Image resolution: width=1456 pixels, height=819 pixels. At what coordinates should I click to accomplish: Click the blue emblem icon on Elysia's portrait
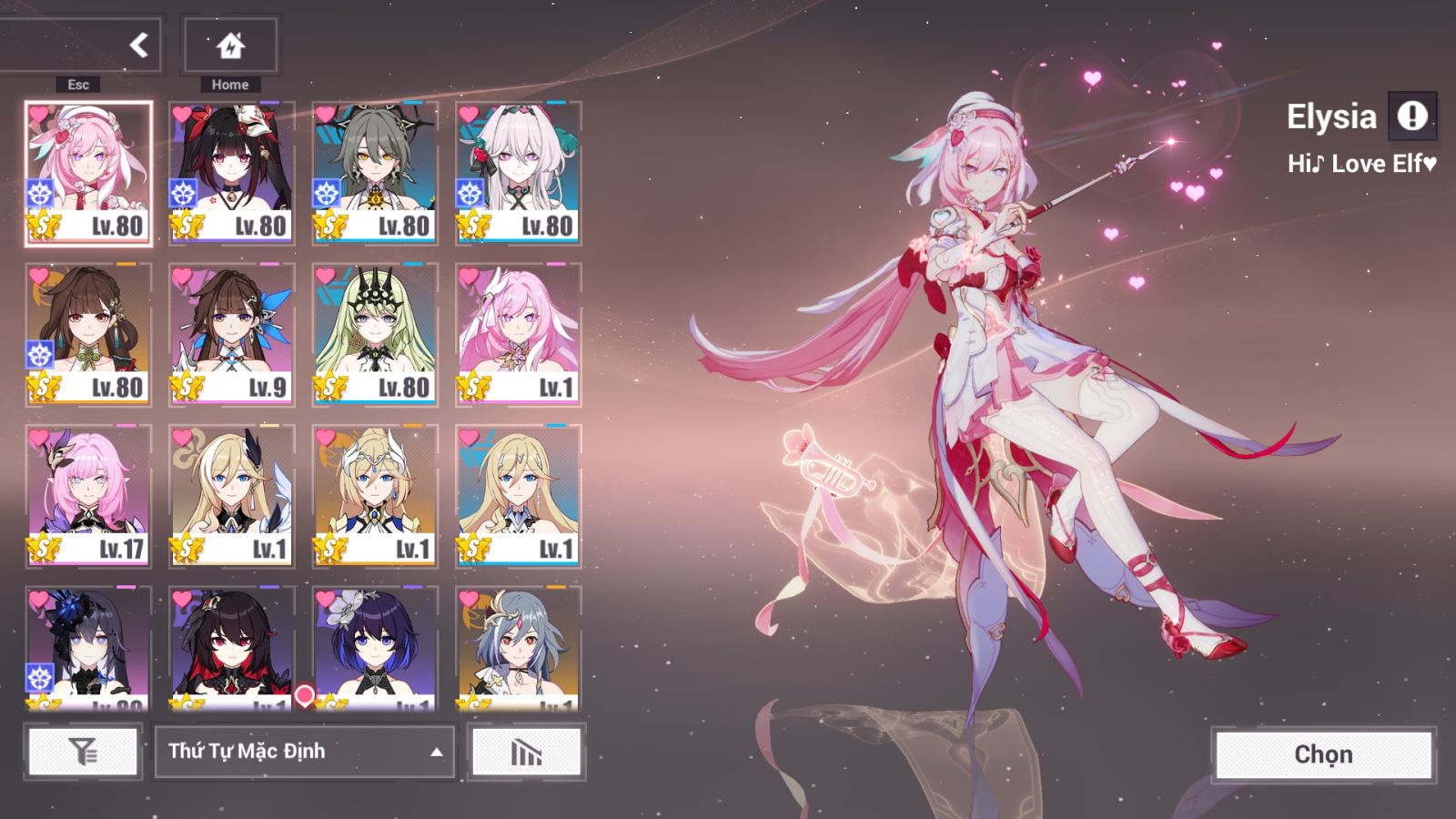pyautogui.click(x=38, y=194)
